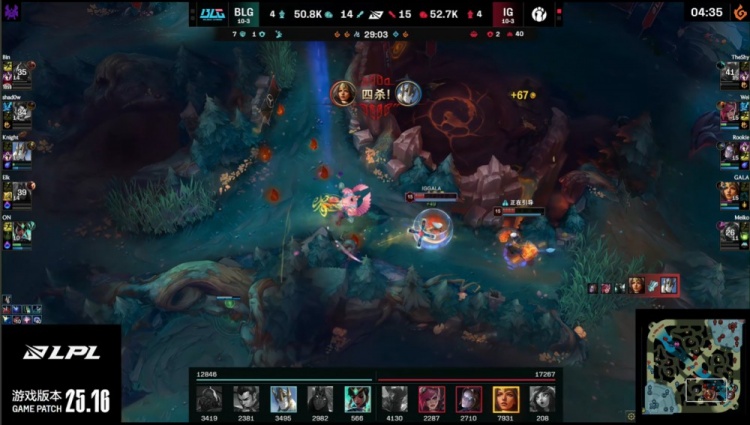The width and height of the screenshot is (750, 425).
Task: Open ON's player panel
Action: click(18, 229)
